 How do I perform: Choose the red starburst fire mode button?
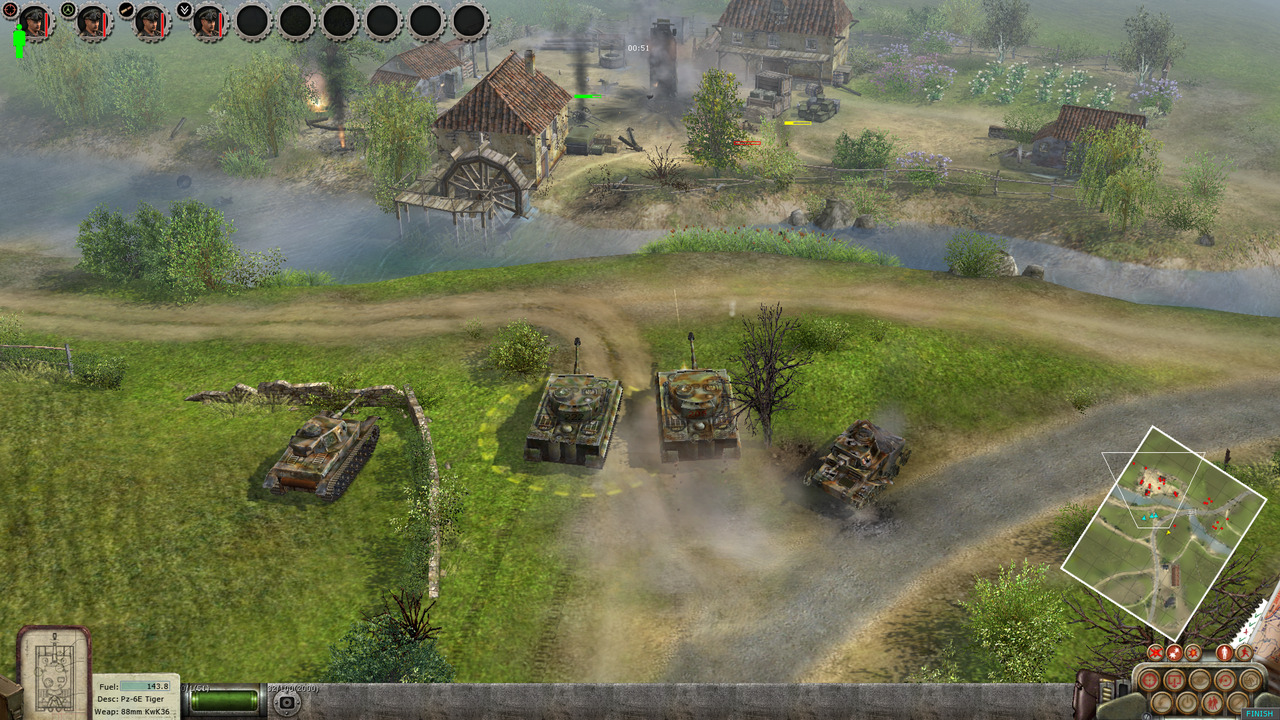pyautogui.click(x=1193, y=653)
